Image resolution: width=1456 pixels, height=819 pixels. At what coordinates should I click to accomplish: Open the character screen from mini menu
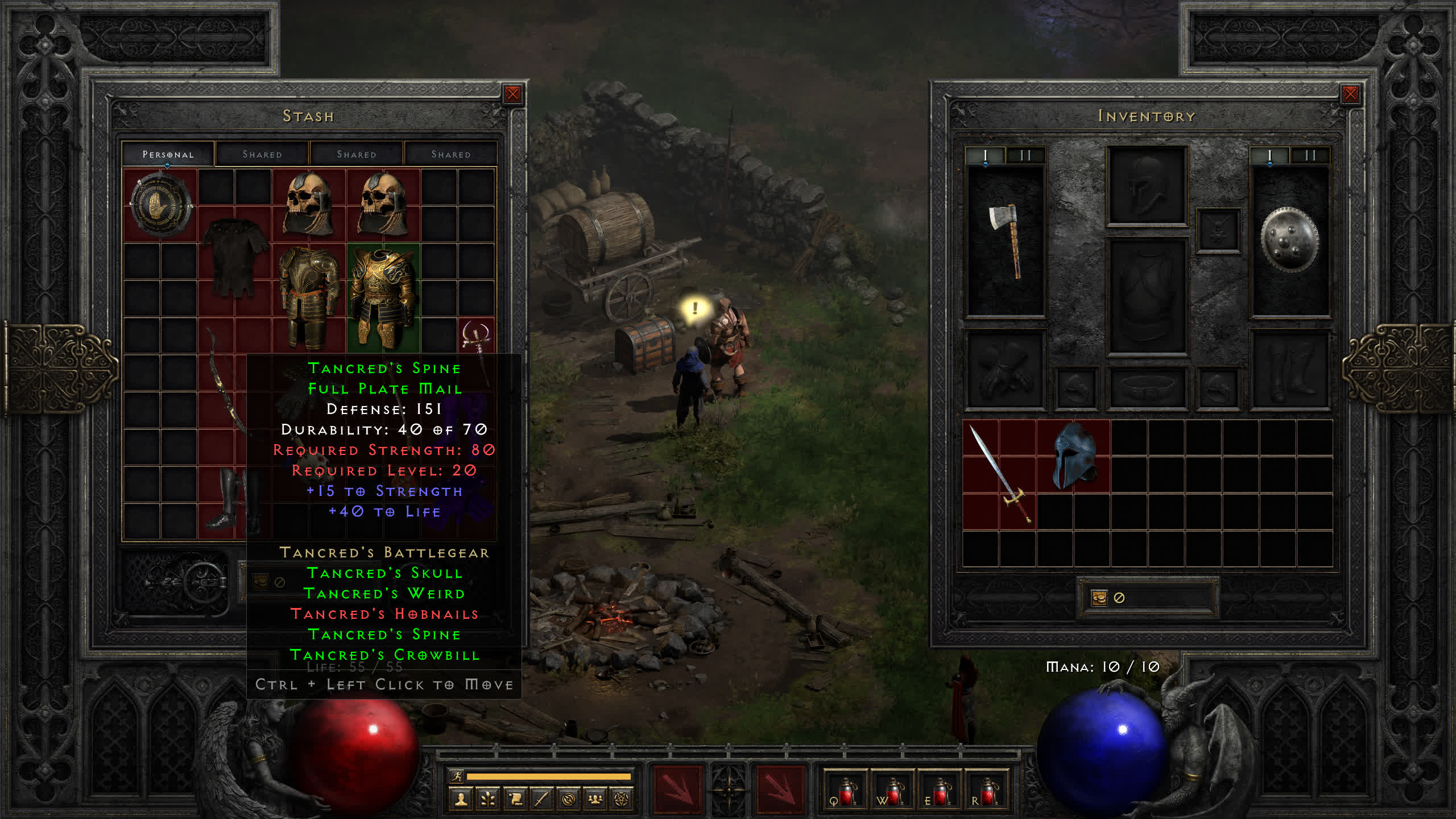pyautogui.click(x=461, y=800)
